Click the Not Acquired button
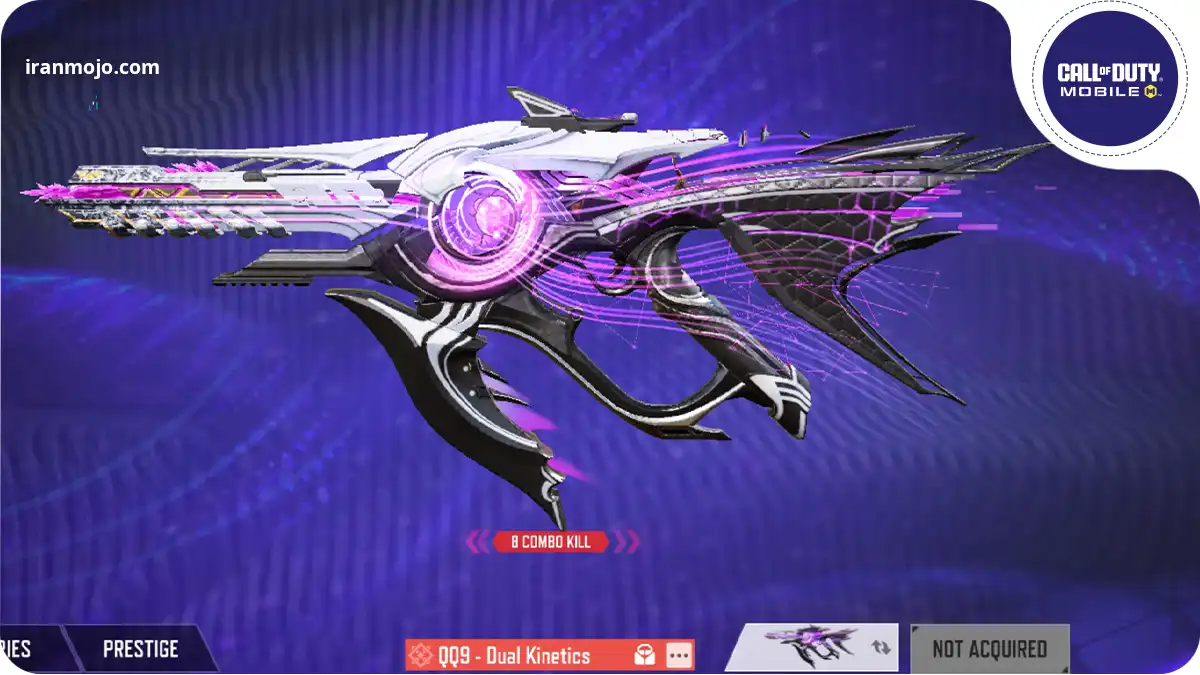This screenshot has width=1200, height=675. [989, 649]
